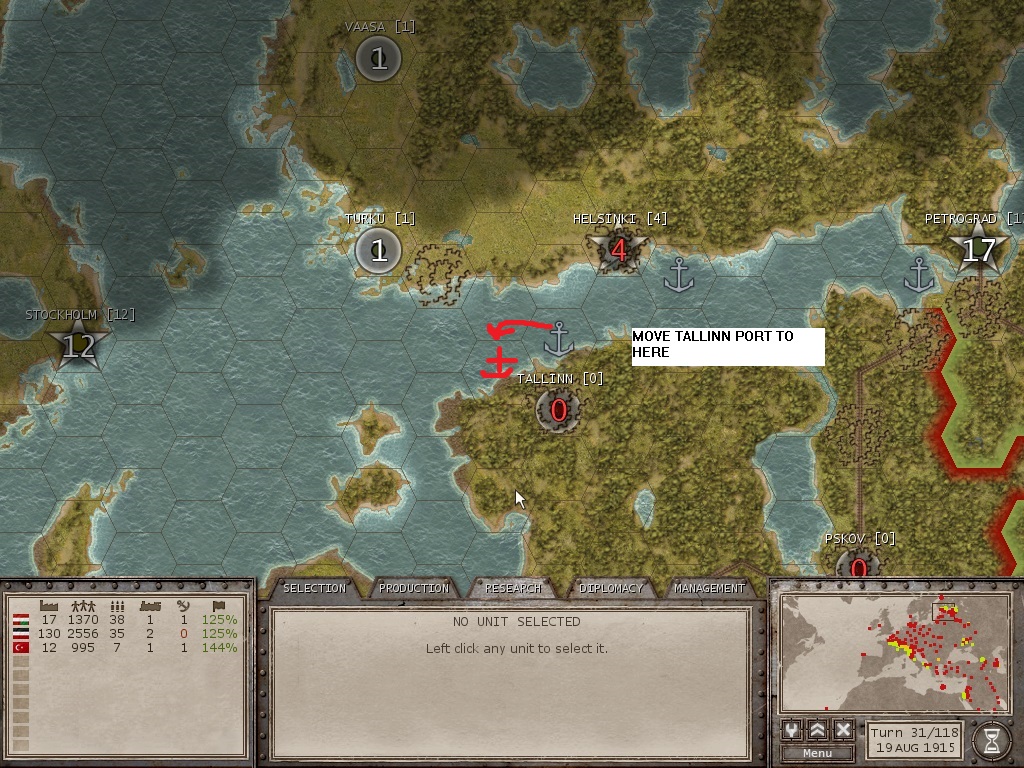Screen dimensions: 1024x768
Task: Switch to the Selection tab
Action: tap(314, 588)
